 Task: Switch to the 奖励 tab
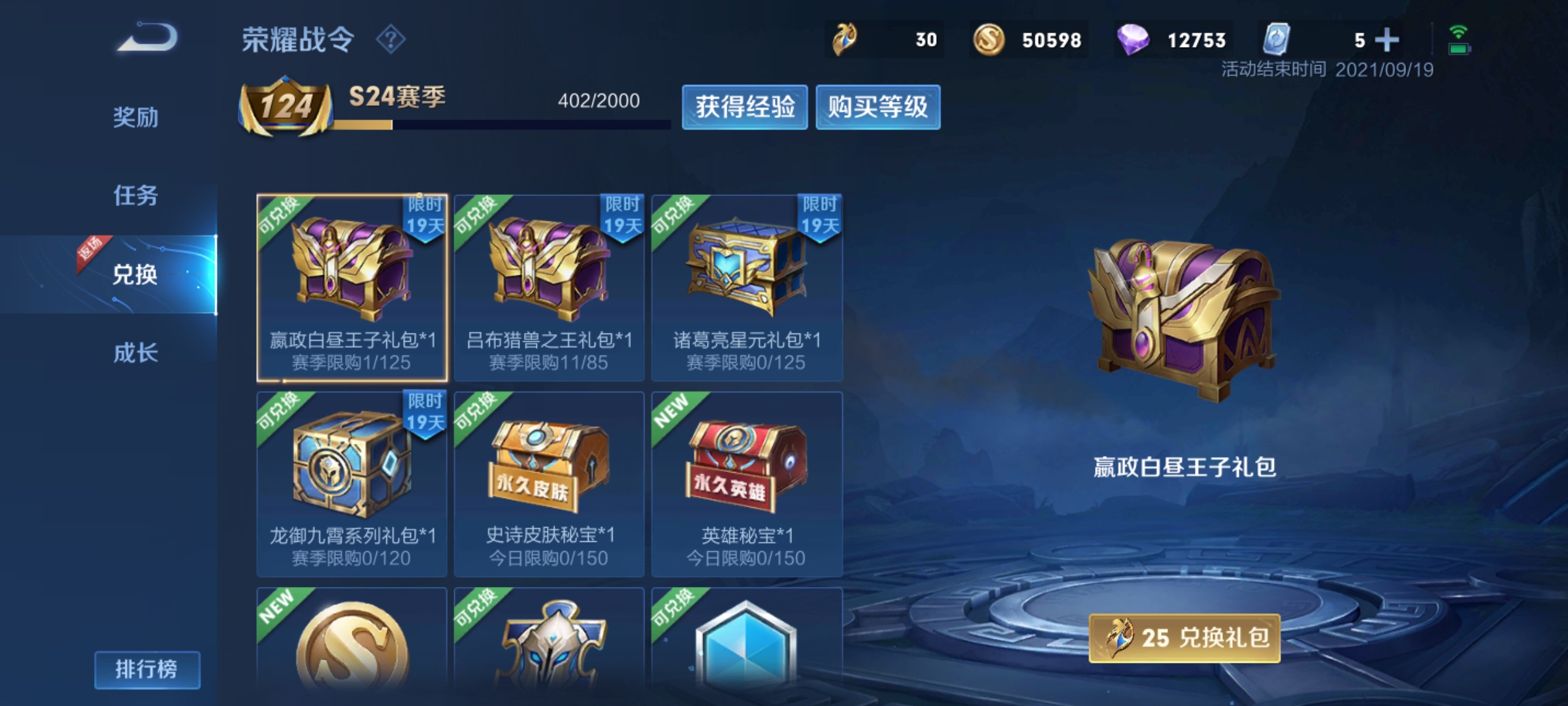pyautogui.click(x=136, y=118)
